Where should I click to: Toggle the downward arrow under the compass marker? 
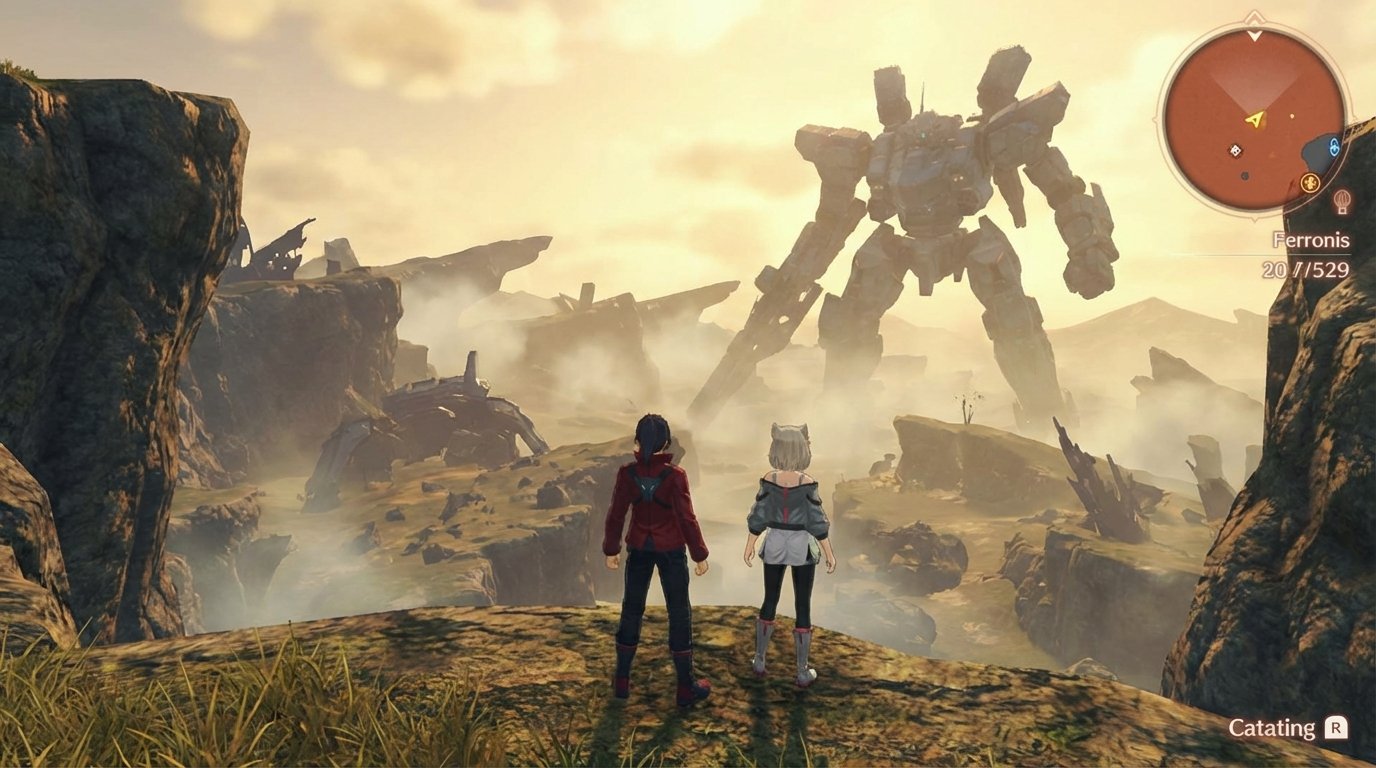(1255, 35)
